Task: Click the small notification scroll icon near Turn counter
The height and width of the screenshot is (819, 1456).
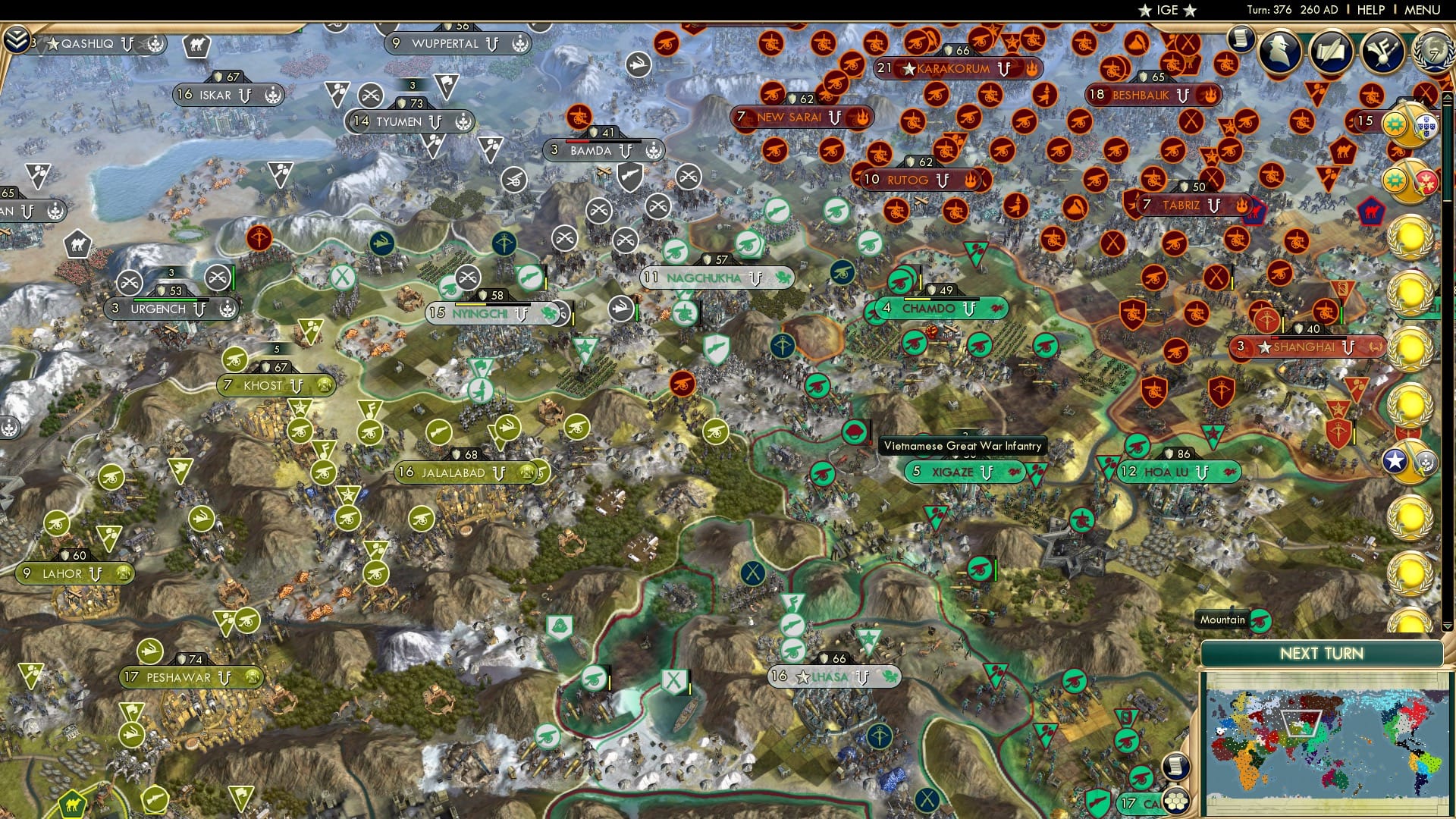Action: point(1241,39)
